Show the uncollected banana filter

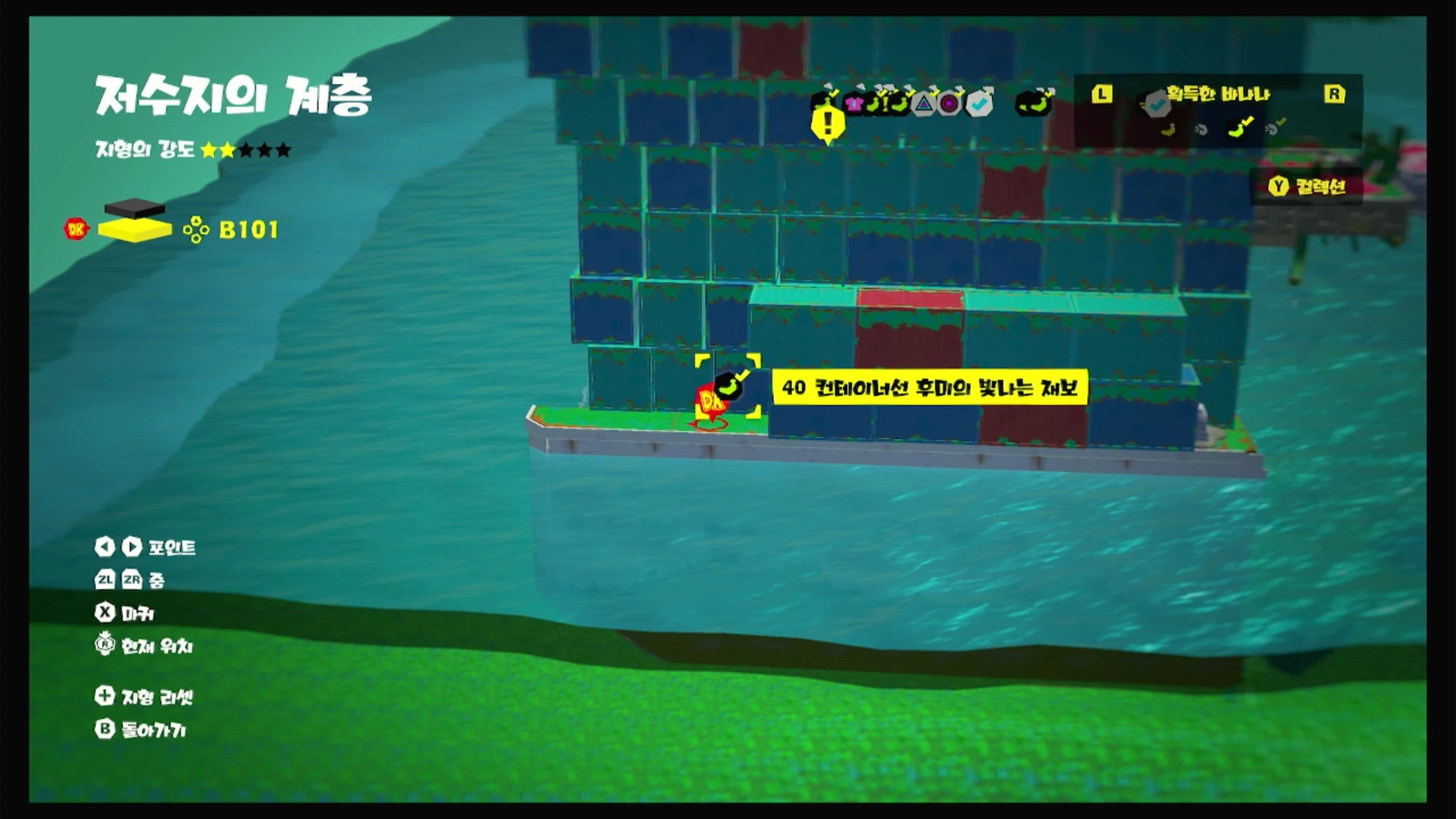pyautogui.click(x=1168, y=130)
